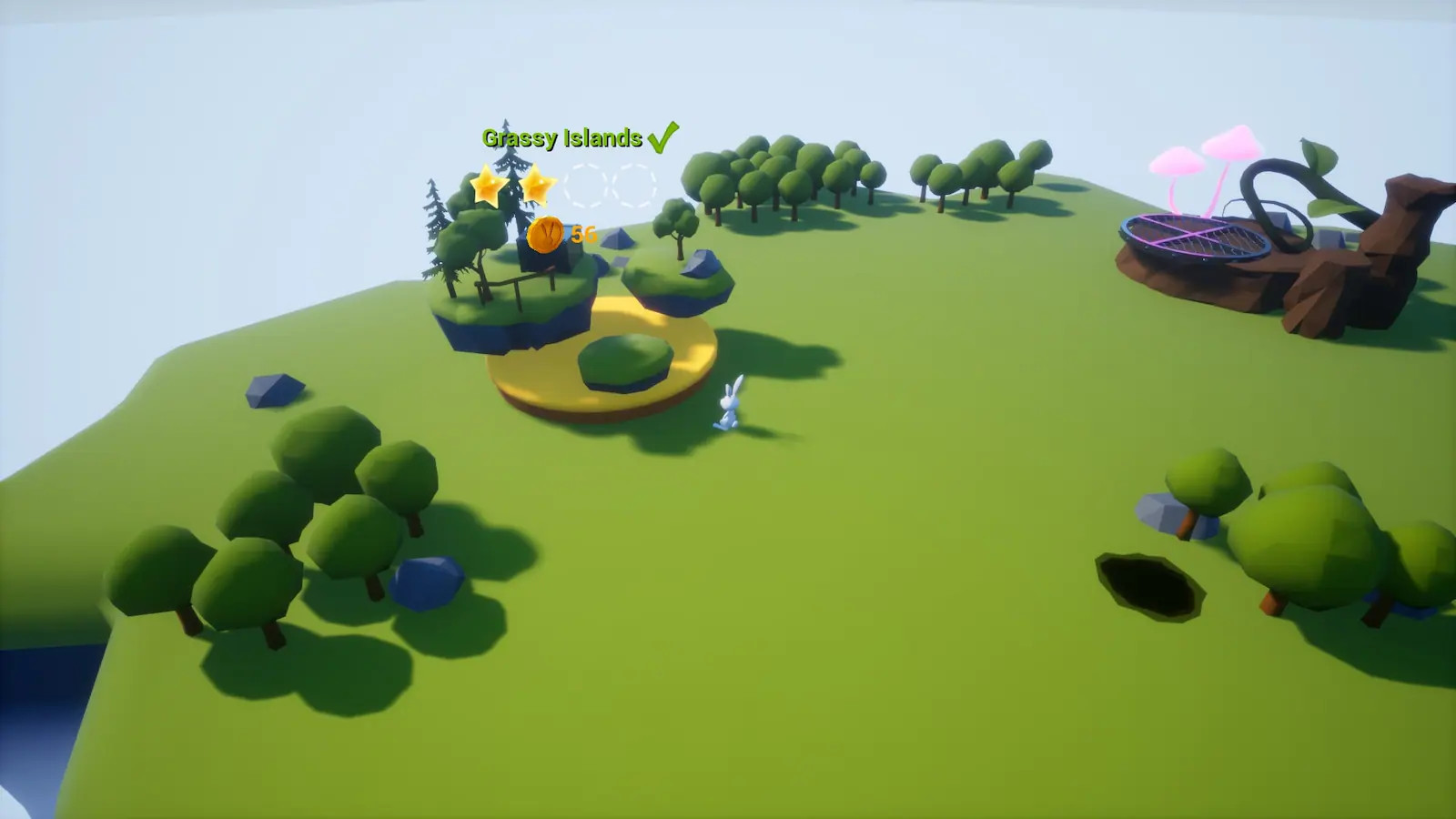Click the green checkmark beside Grassy Islands

point(664,137)
